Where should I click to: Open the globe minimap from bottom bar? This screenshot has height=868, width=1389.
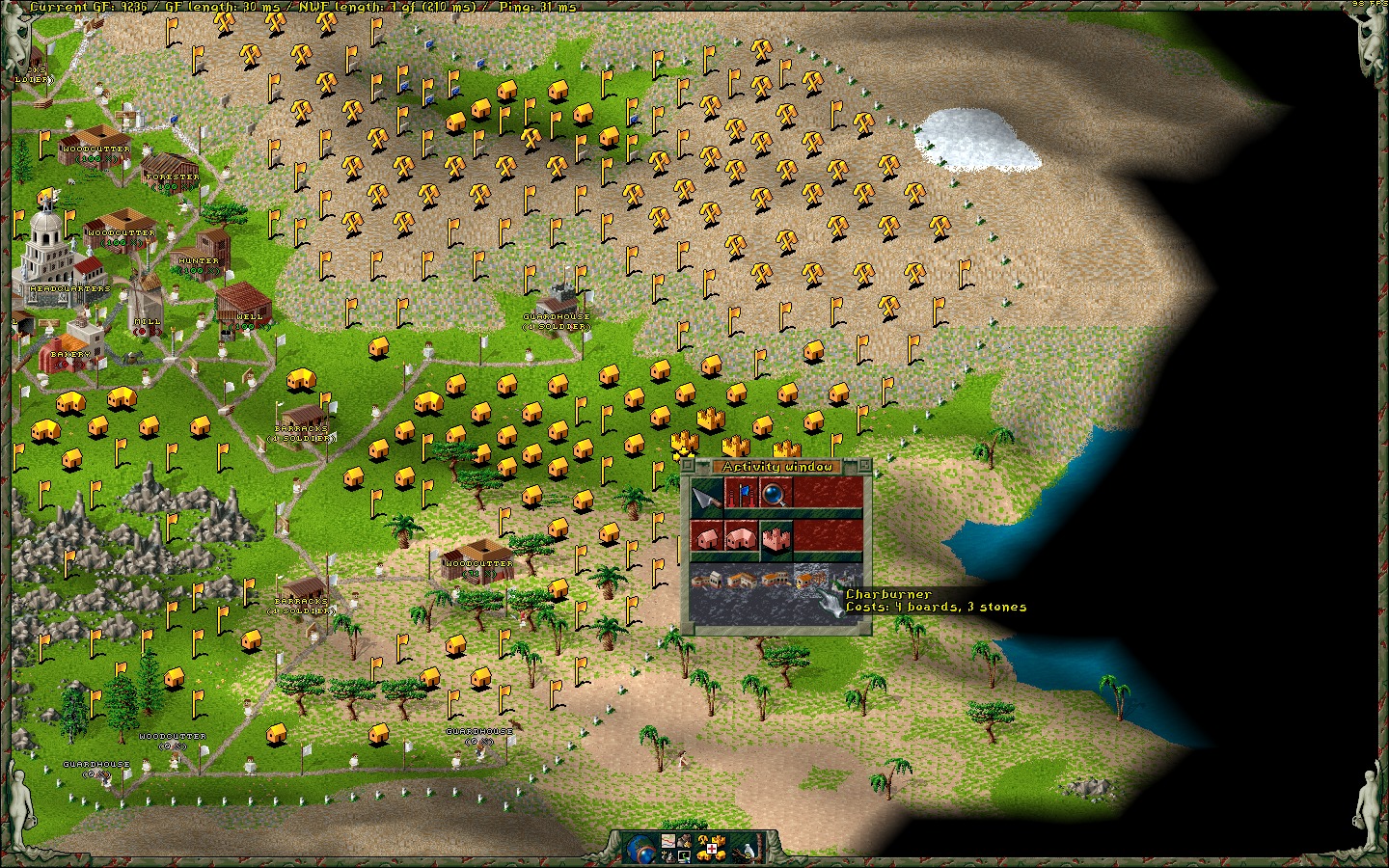(x=639, y=848)
